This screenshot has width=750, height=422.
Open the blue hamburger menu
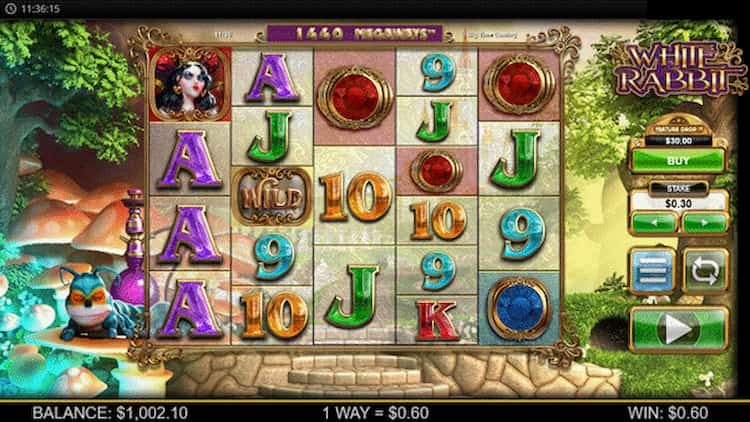coord(653,271)
